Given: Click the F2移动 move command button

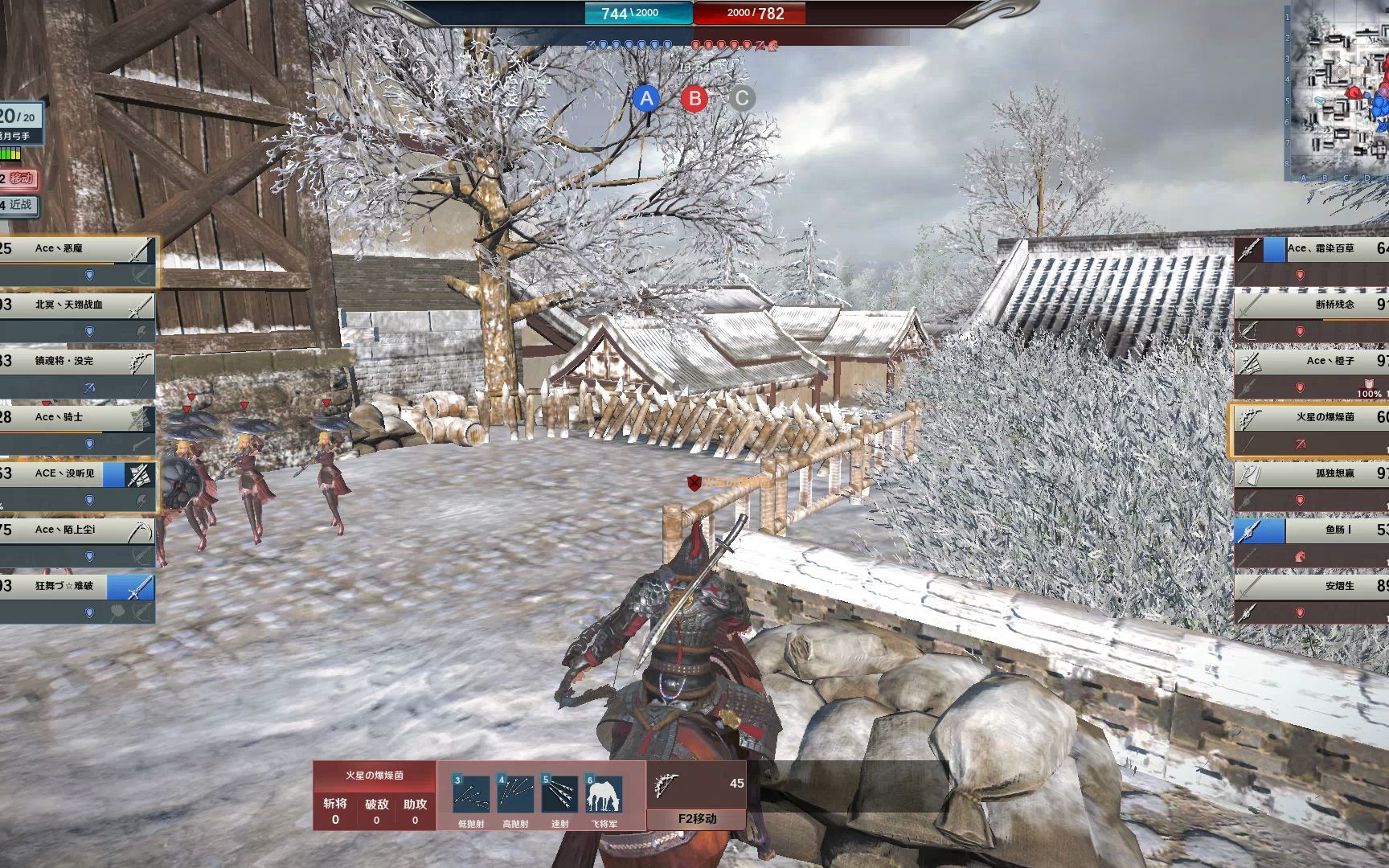Looking at the screenshot, I should pos(697,818).
